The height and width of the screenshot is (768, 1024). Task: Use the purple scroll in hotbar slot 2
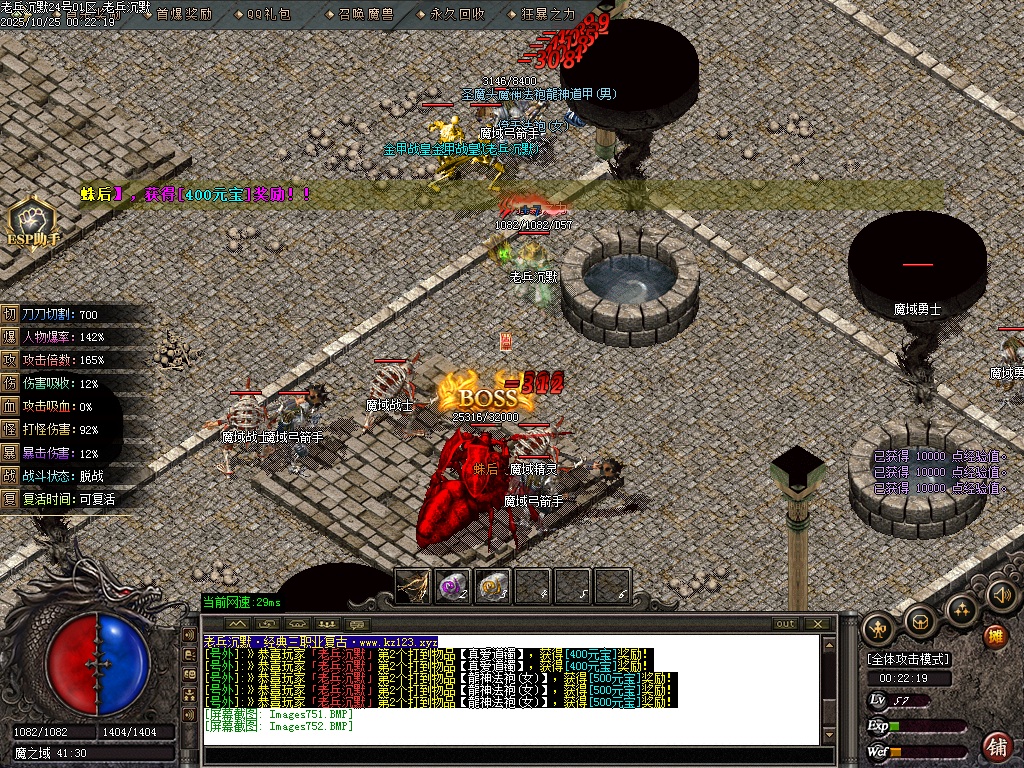click(x=453, y=586)
